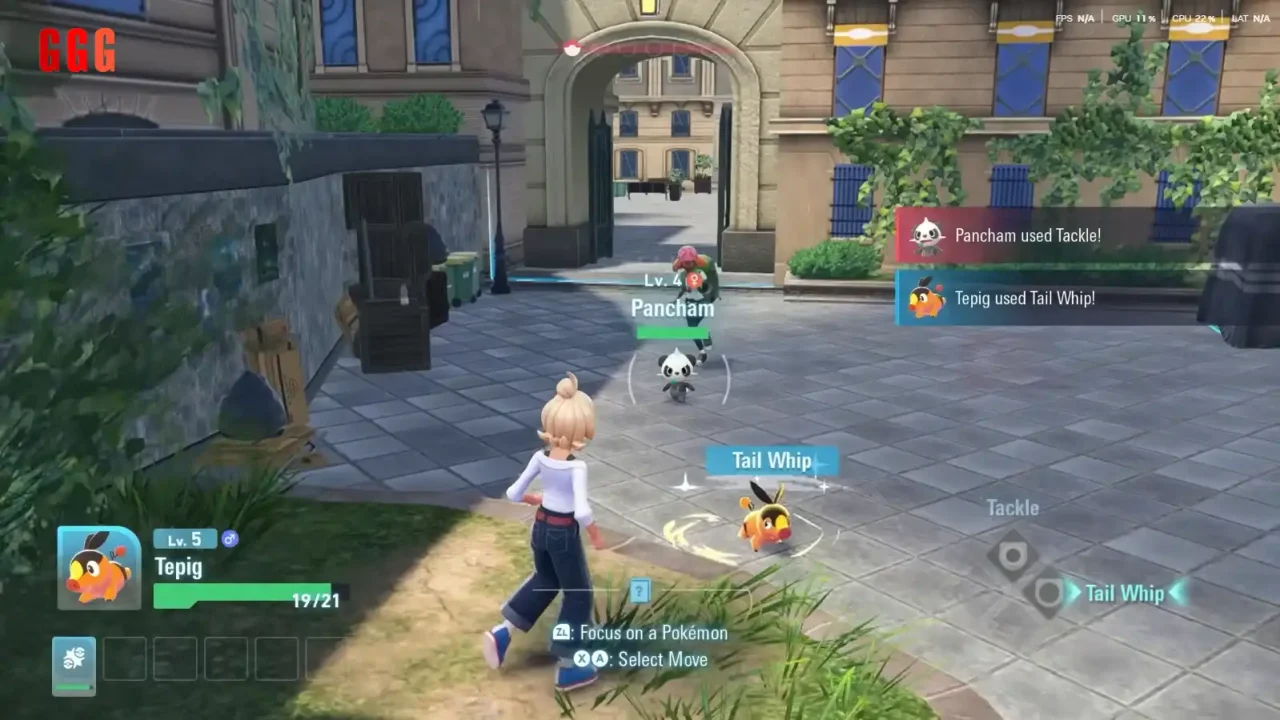Open the Pancham used Tackle log entry
Image resolution: width=1280 pixels, height=720 pixels.
pos(1027,236)
